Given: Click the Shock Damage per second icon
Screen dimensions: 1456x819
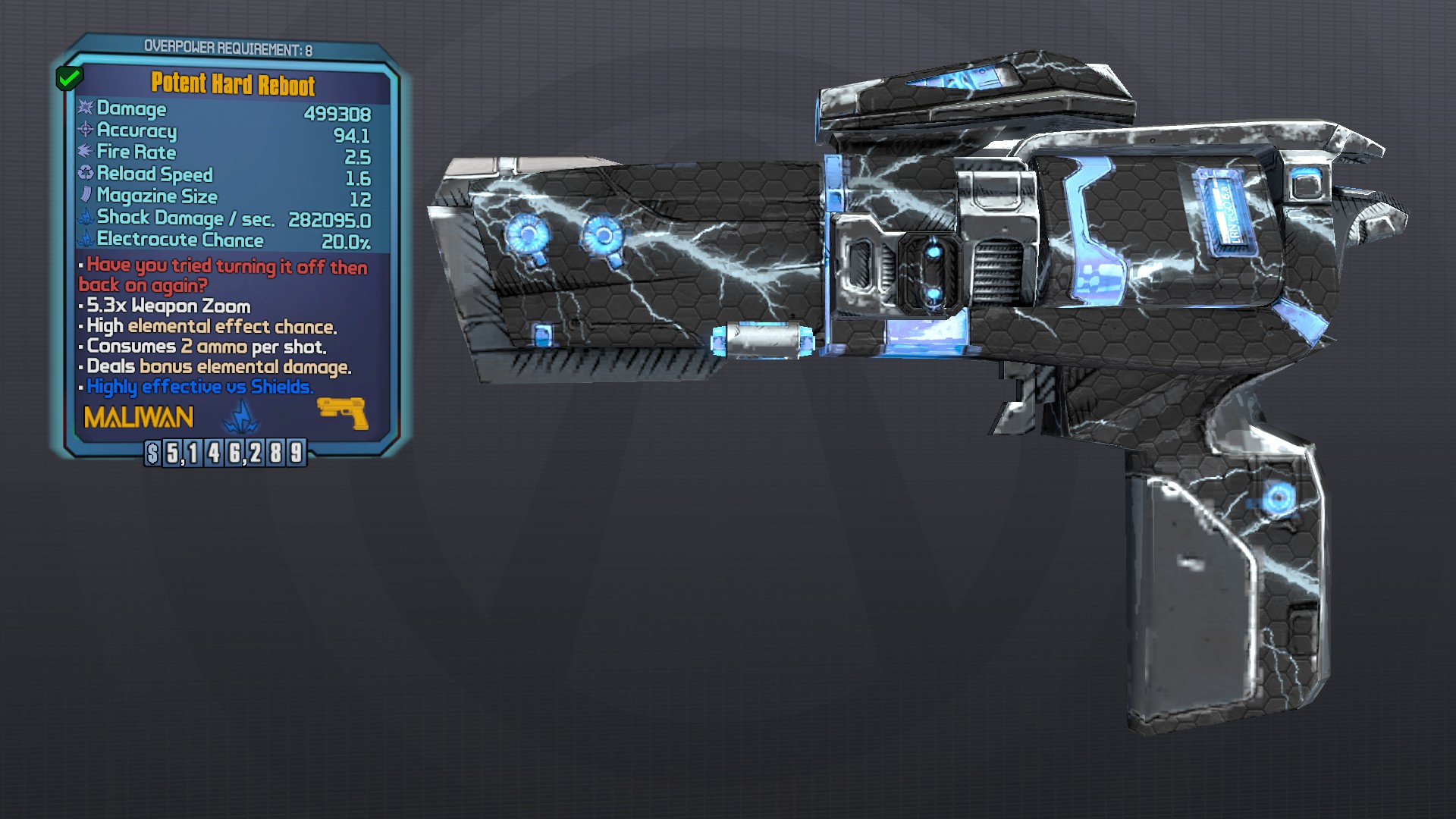Looking at the screenshot, I should pyautogui.click(x=85, y=218).
